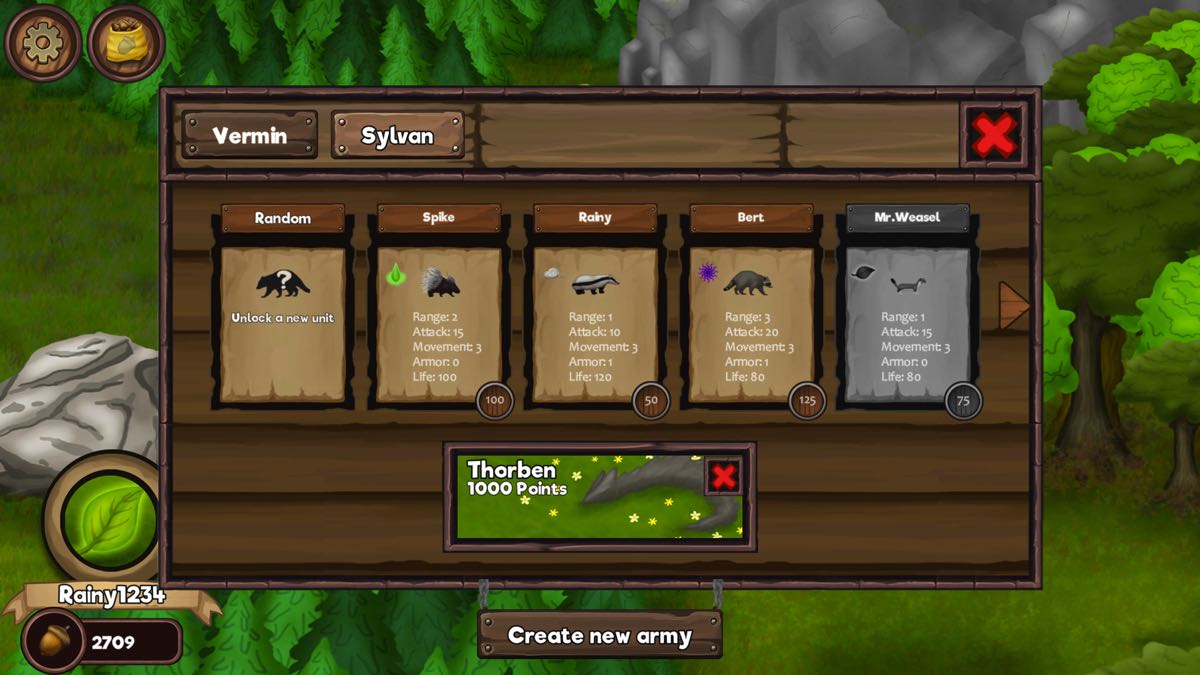The width and height of the screenshot is (1200, 675).
Task: Open the seed bag shop icon
Action: point(125,44)
